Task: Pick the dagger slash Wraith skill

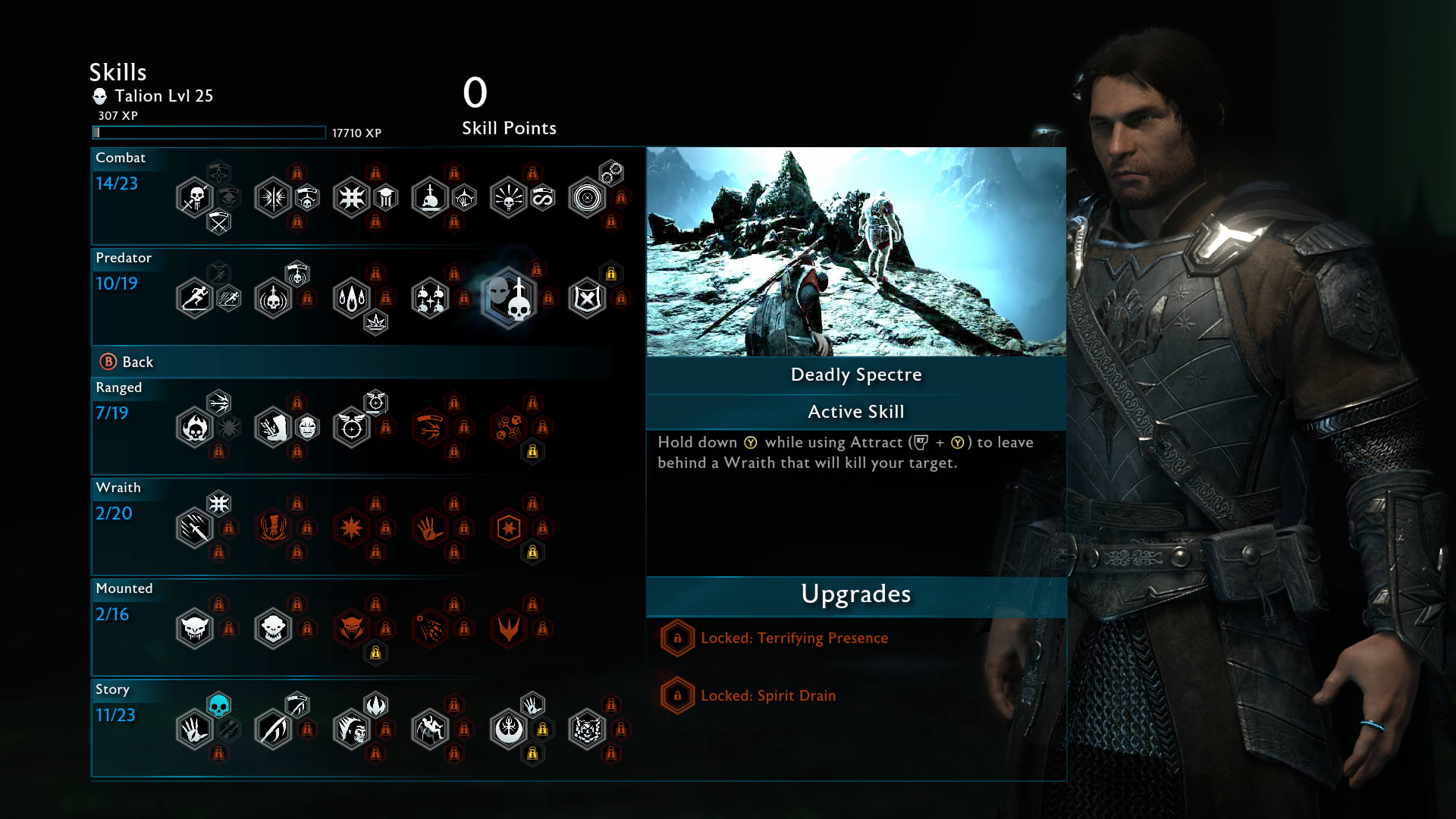Action: pyautogui.click(x=195, y=528)
